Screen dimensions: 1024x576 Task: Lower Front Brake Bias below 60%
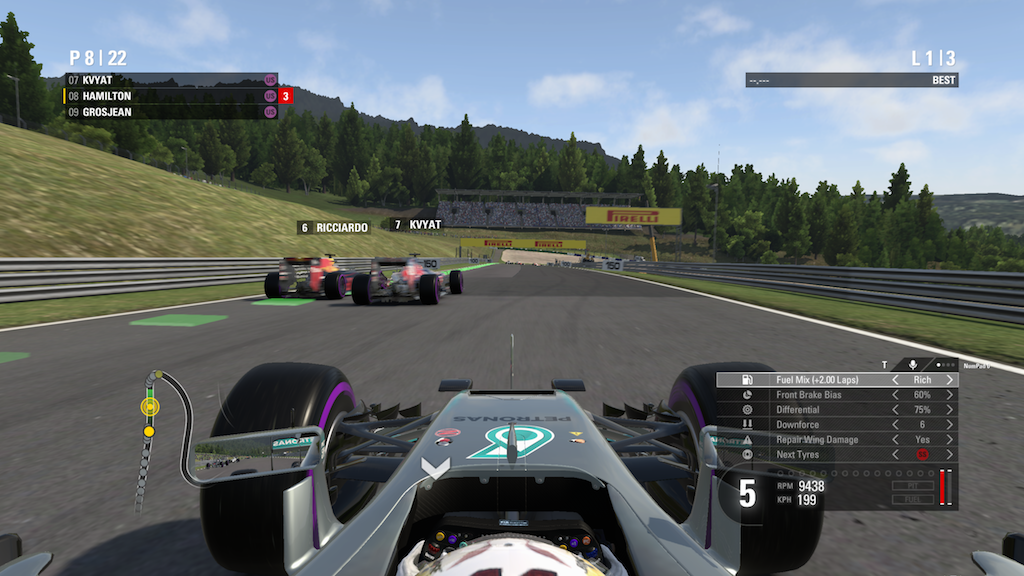point(894,395)
